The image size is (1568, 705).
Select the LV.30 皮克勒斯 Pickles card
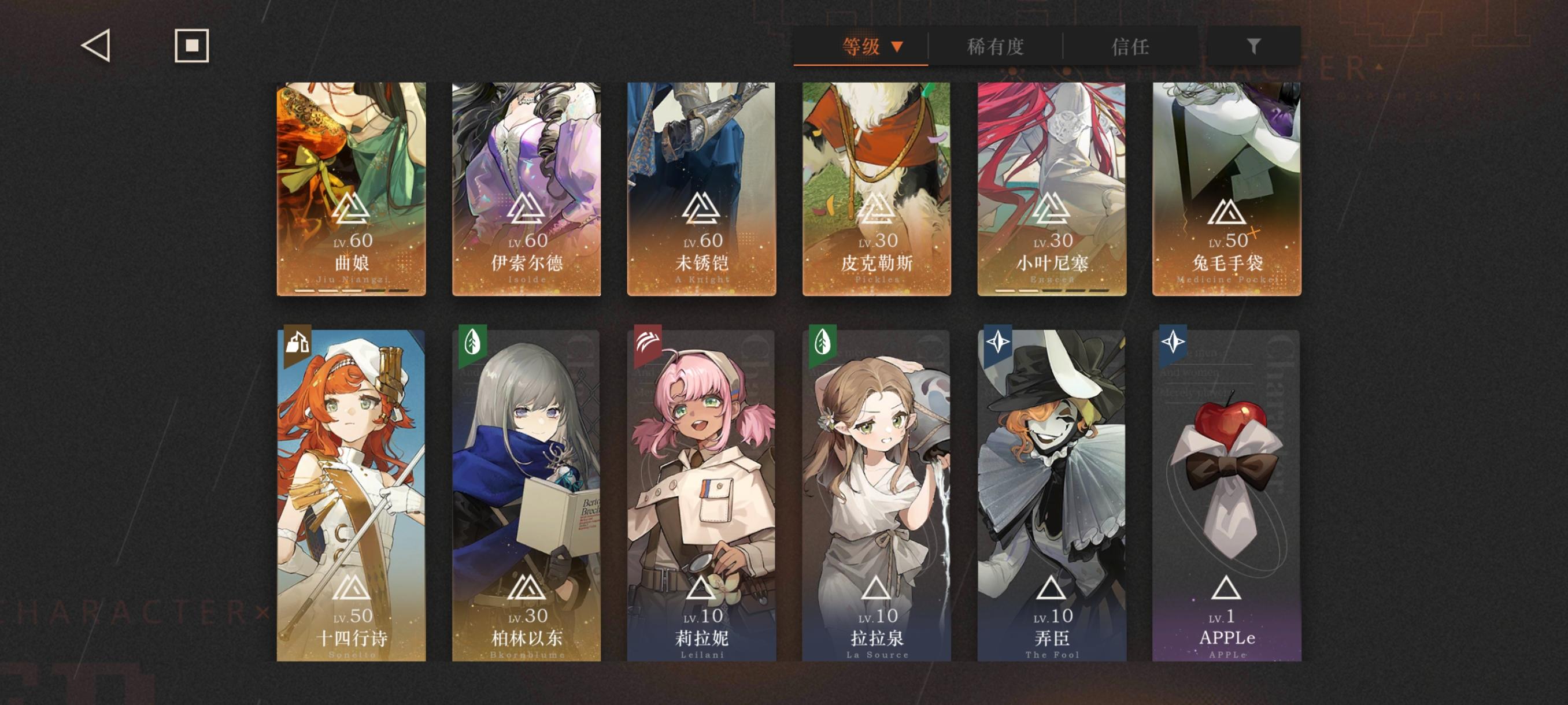876,188
